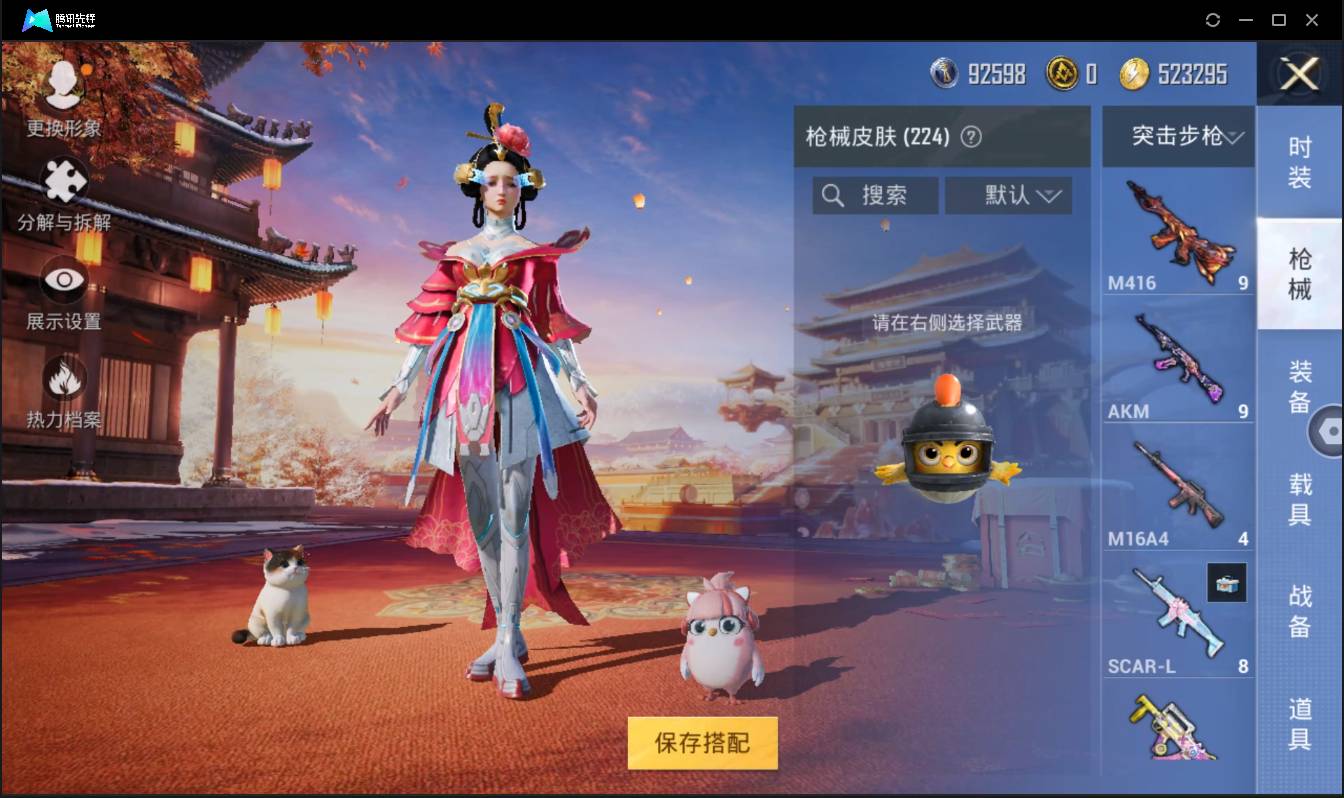
Task: Open the 默认 sort order dropdown
Action: (1008, 195)
